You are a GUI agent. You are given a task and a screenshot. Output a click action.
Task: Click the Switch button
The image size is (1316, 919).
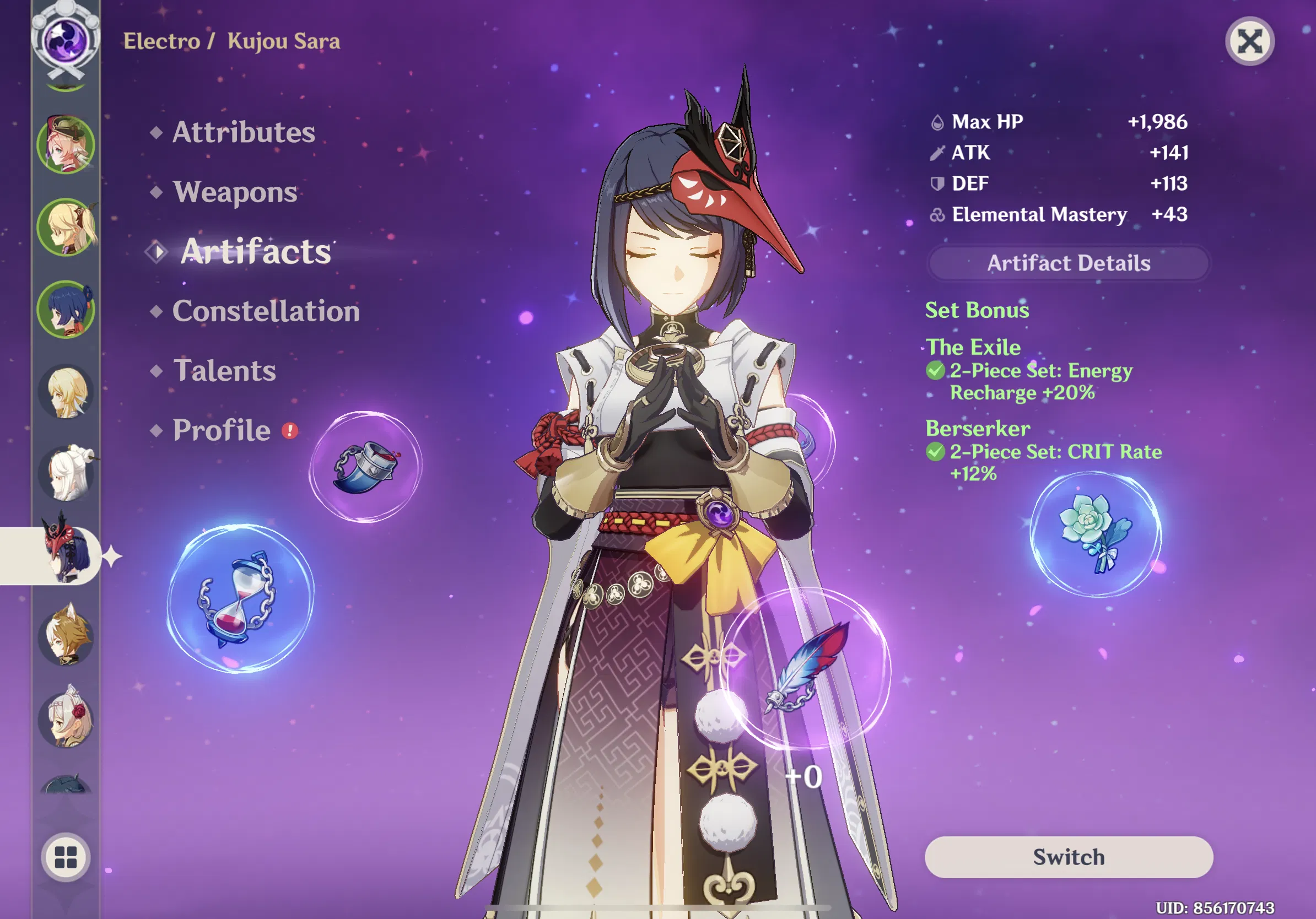click(1069, 857)
